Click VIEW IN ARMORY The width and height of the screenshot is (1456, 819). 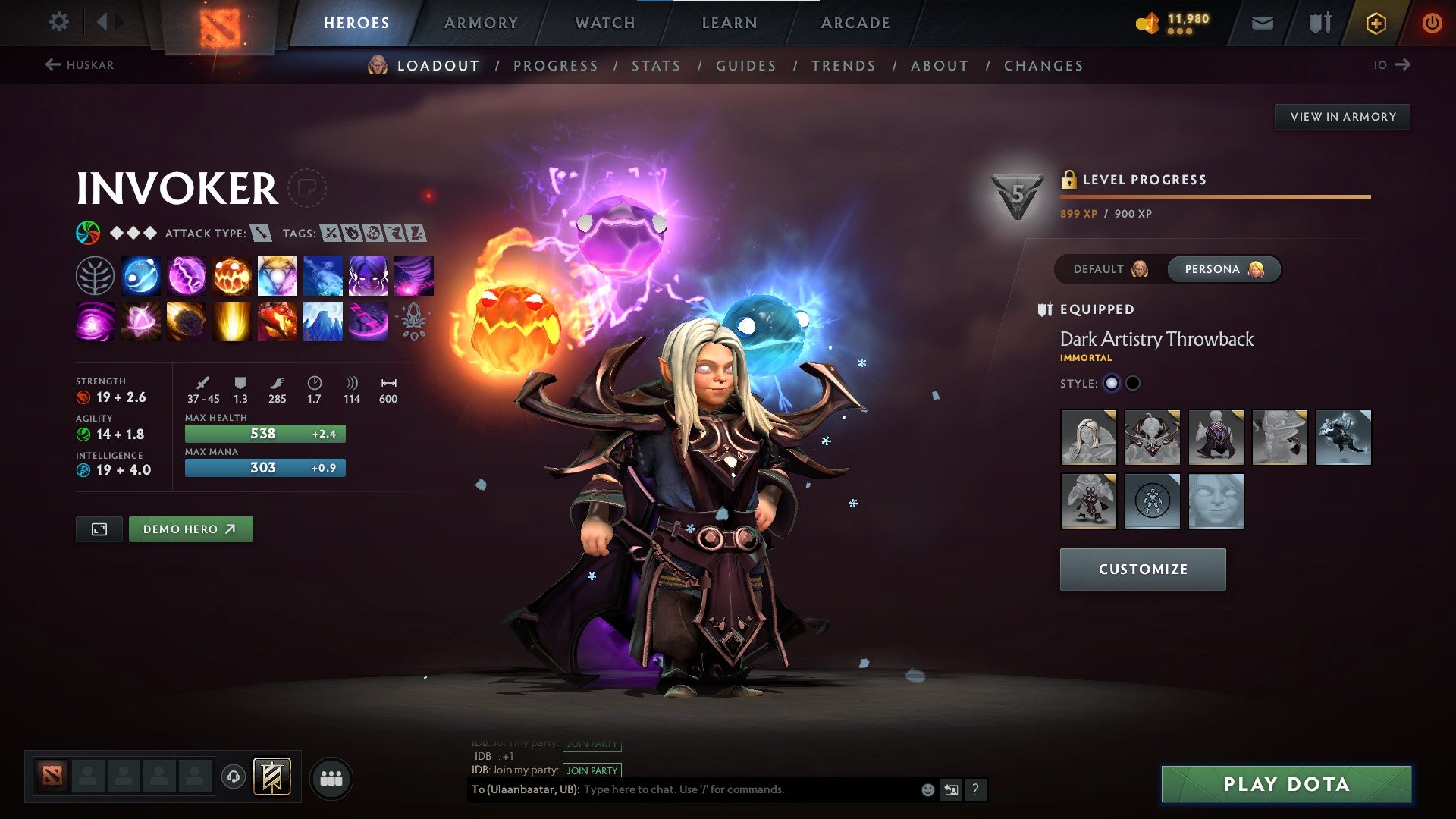[x=1342, y=116]
